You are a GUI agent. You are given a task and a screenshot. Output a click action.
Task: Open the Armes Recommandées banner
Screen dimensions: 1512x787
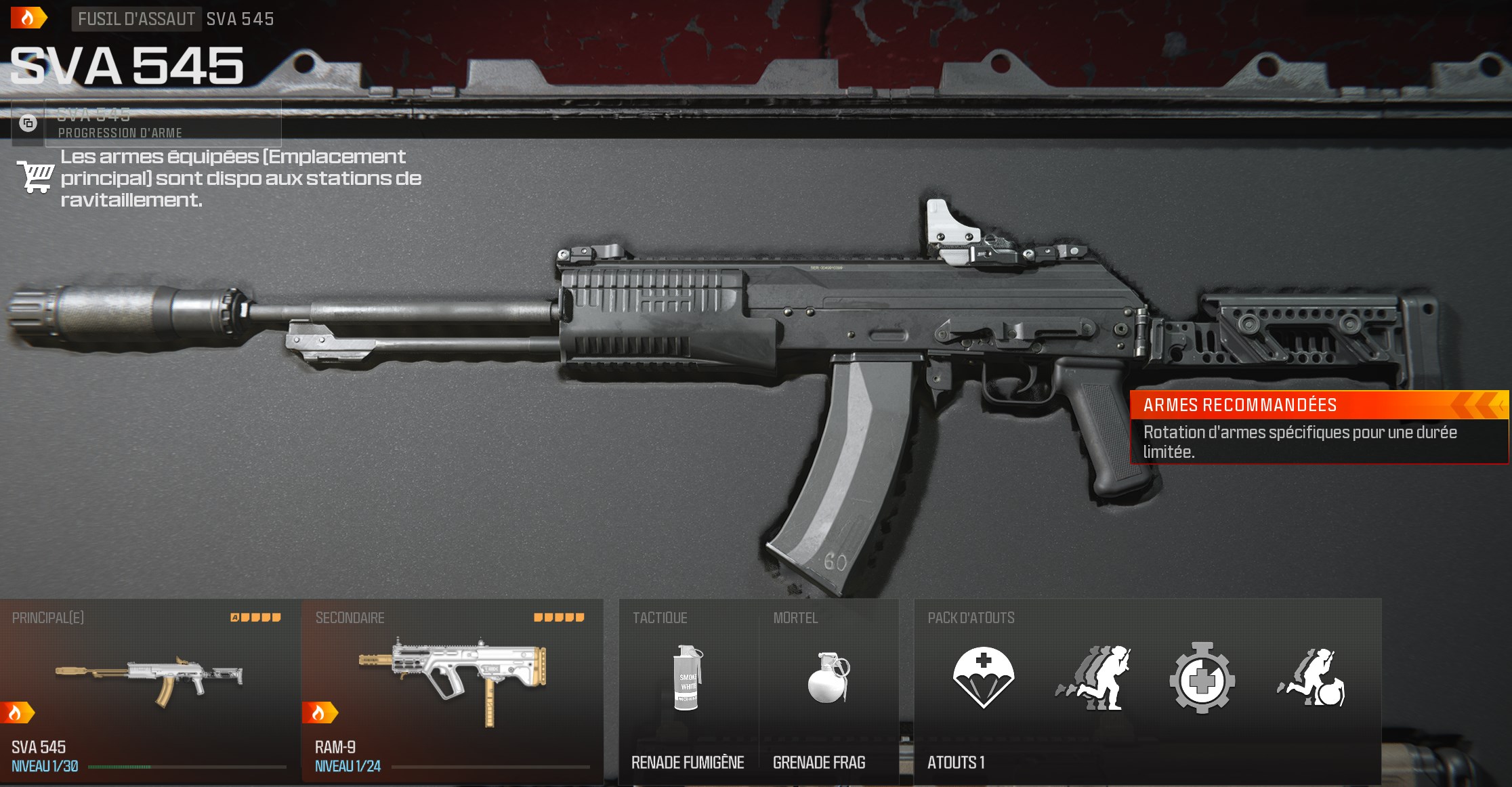click(1318, 427)
